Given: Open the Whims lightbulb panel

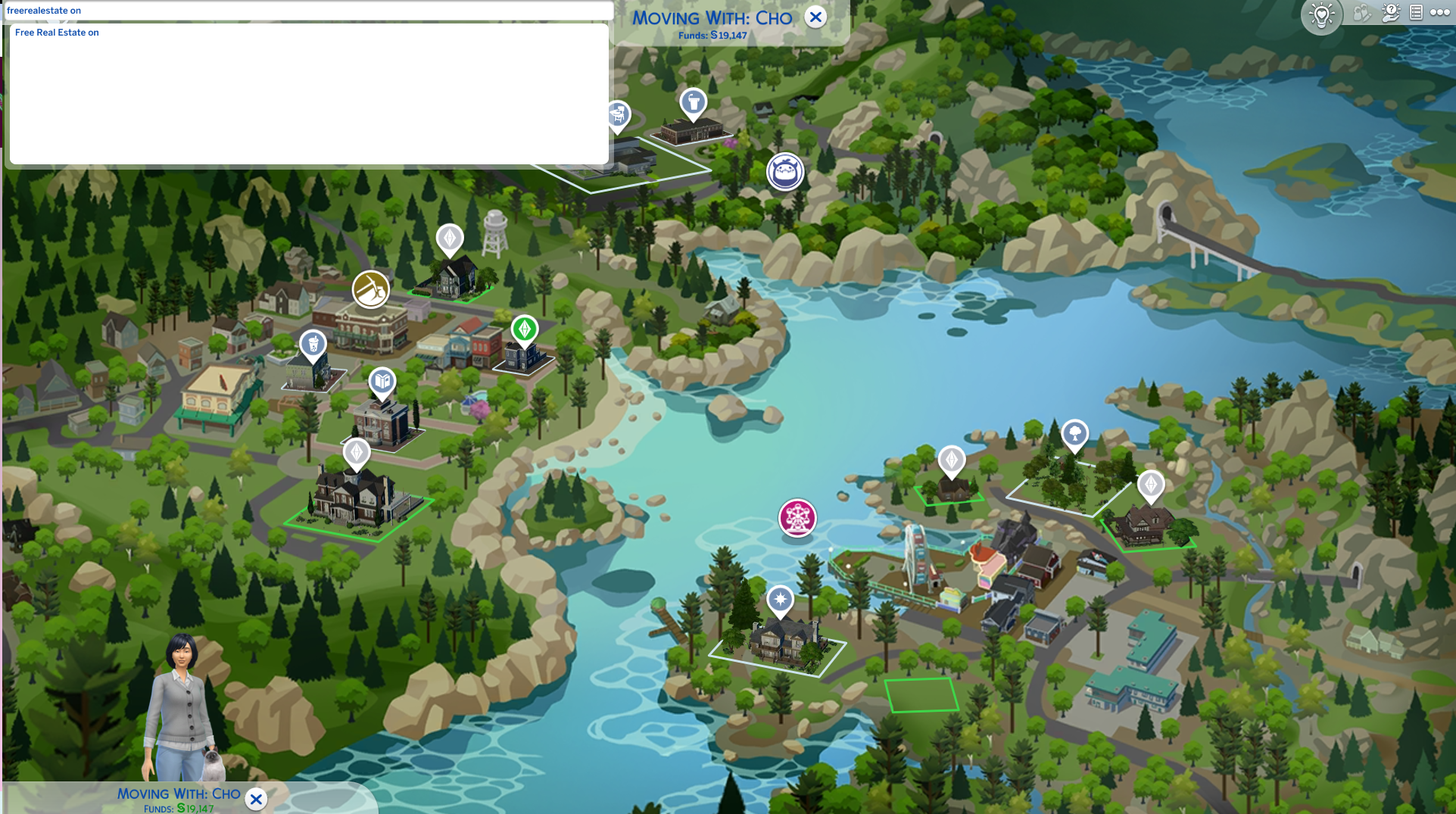Looking at the screenshot, I should click(x=1322, y=14).
